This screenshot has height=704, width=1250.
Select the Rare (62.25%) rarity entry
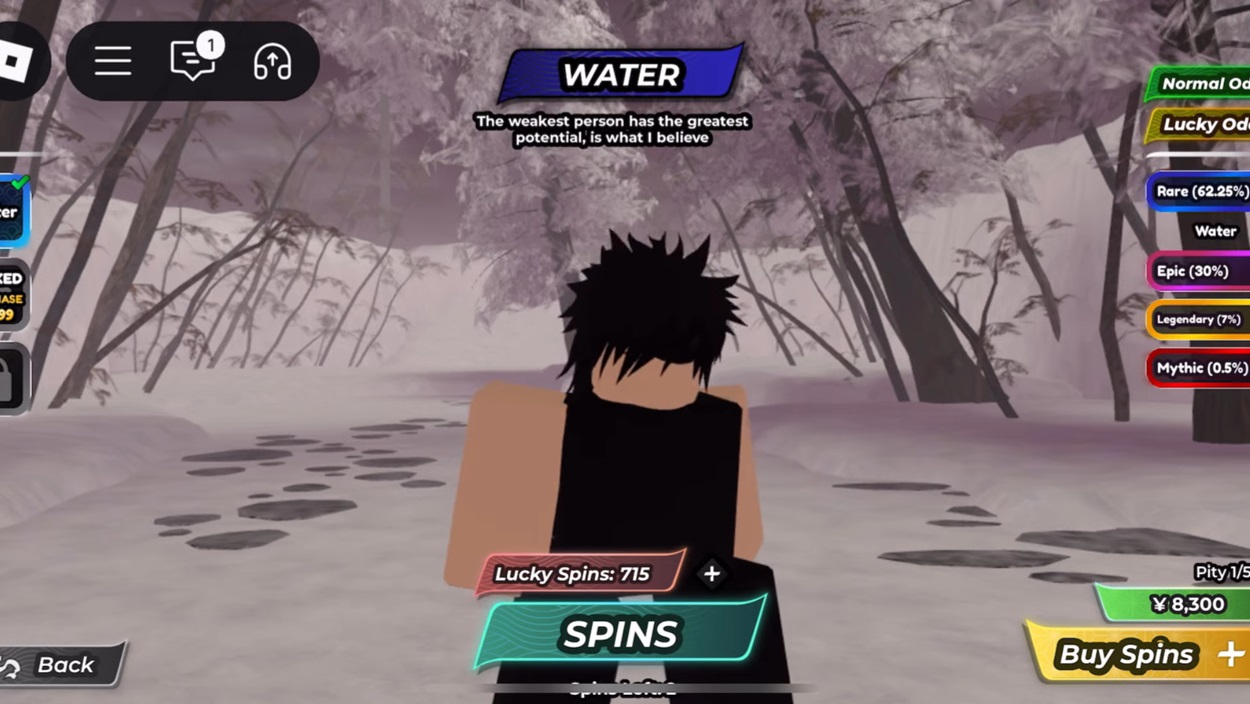1200,191
